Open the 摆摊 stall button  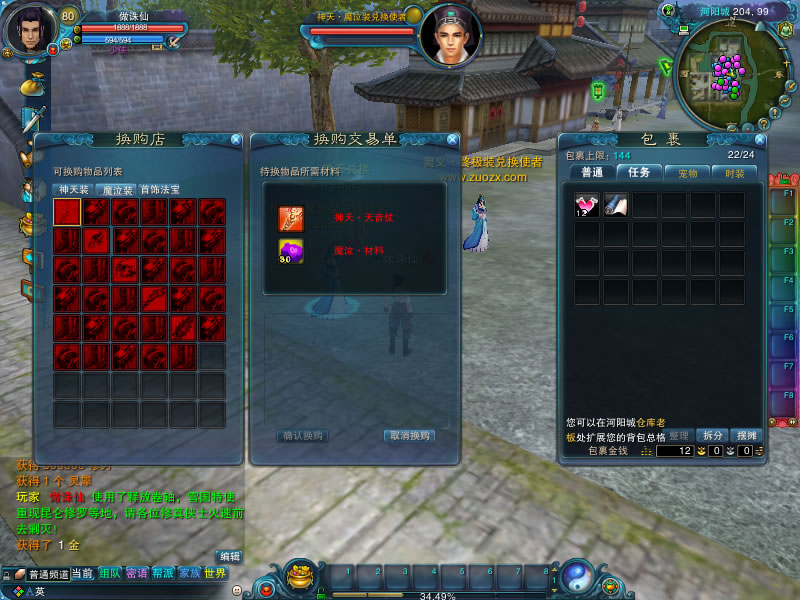point(746,435)
